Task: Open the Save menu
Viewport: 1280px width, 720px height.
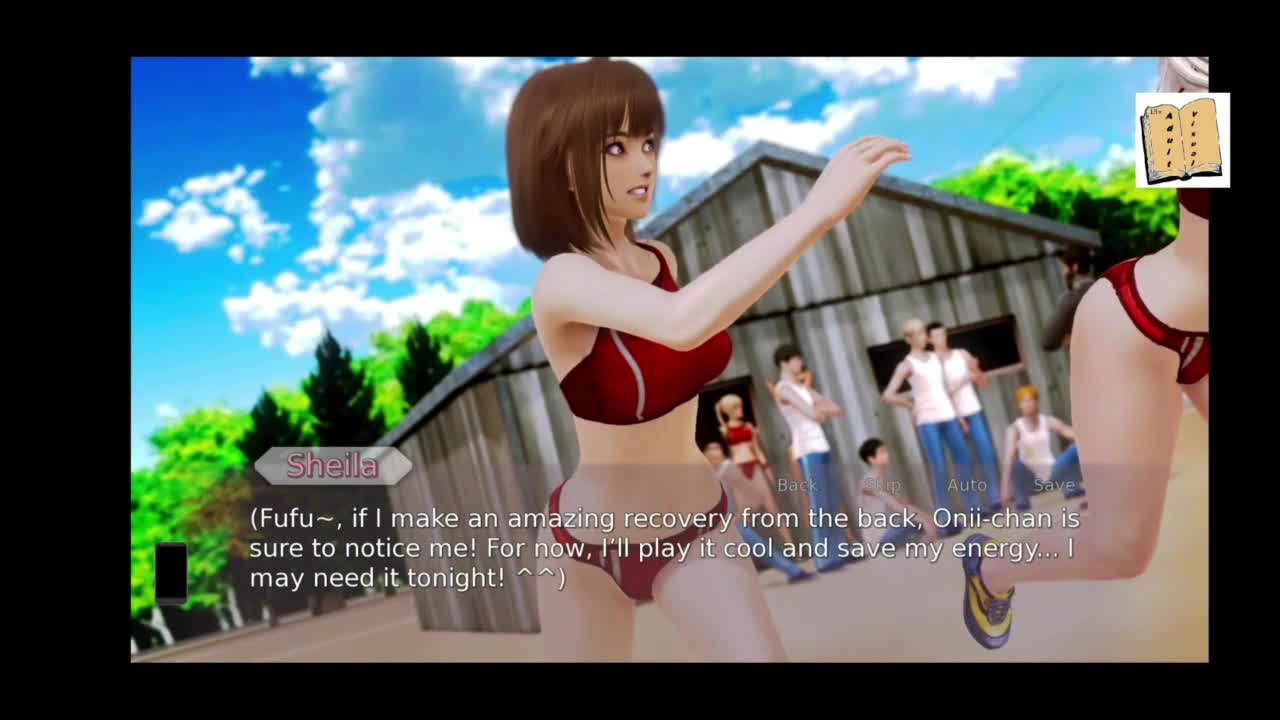Action: point(1054,485)
